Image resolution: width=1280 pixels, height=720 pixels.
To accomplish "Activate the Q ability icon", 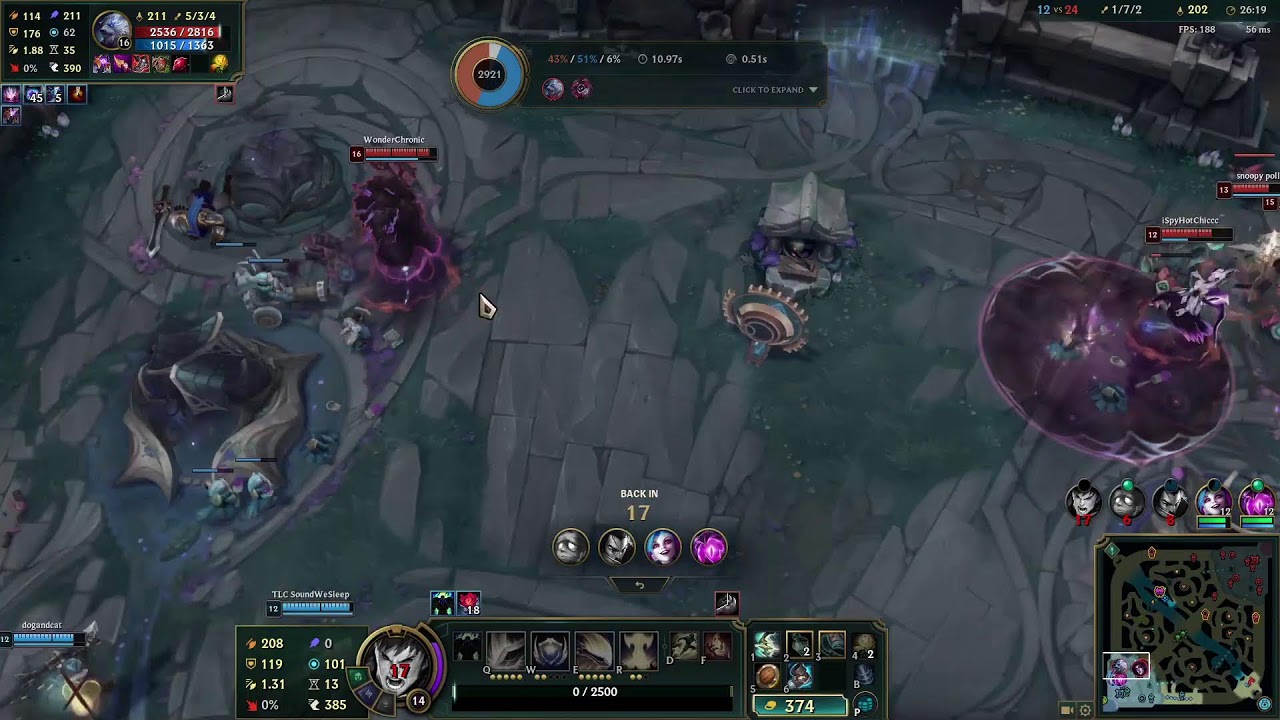I will pos(506,651).
